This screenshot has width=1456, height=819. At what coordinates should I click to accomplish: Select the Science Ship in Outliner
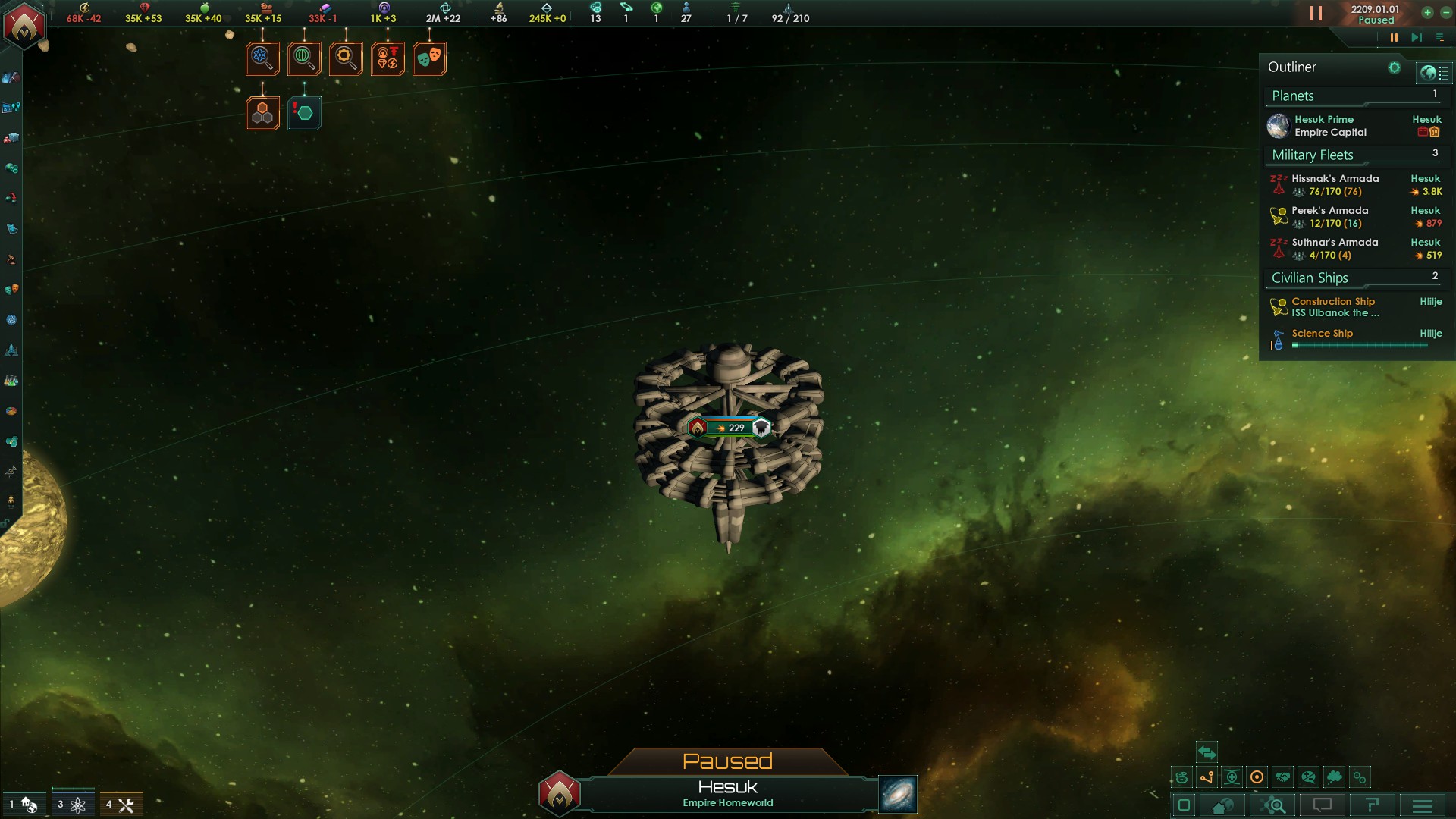1323,334
